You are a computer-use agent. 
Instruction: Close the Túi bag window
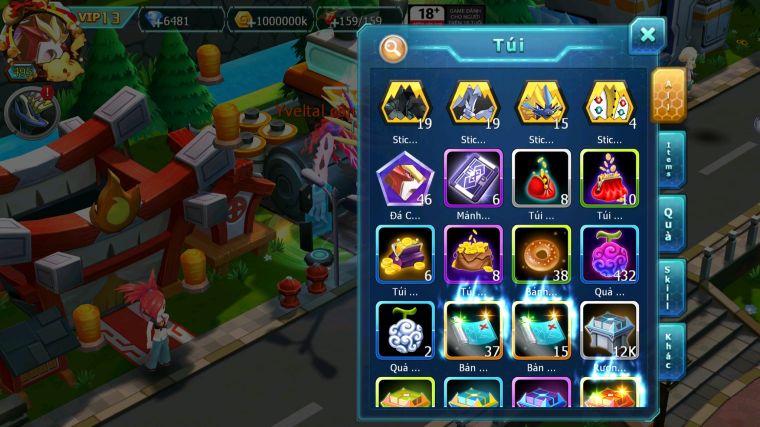click(647, 36)
